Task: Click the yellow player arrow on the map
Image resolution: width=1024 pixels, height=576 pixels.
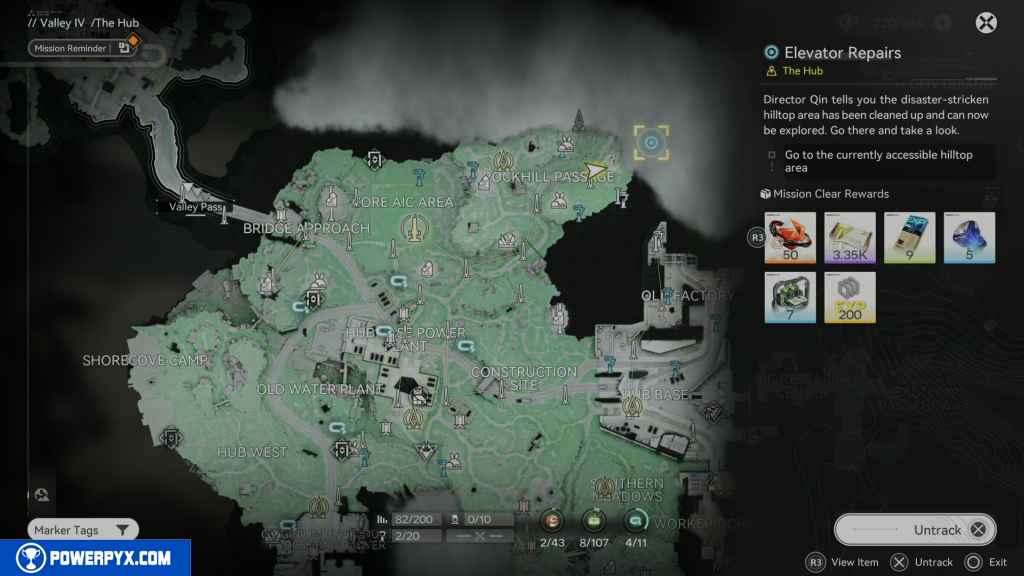Action: point(596,171)
